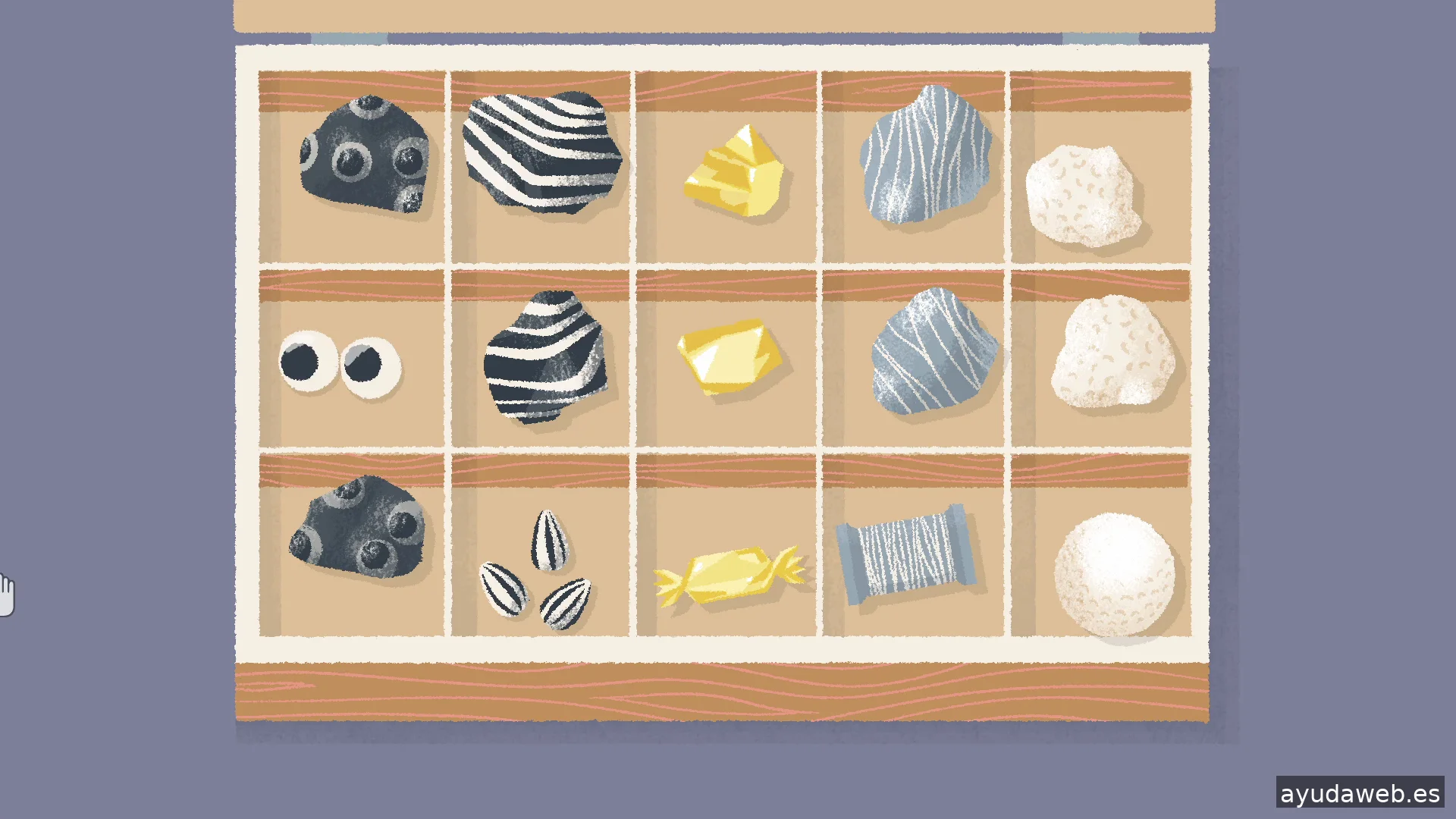The width and height of the screenshot is (1456, 819).
Task: Pick up the googly eyes
Action: coord(339,363)
